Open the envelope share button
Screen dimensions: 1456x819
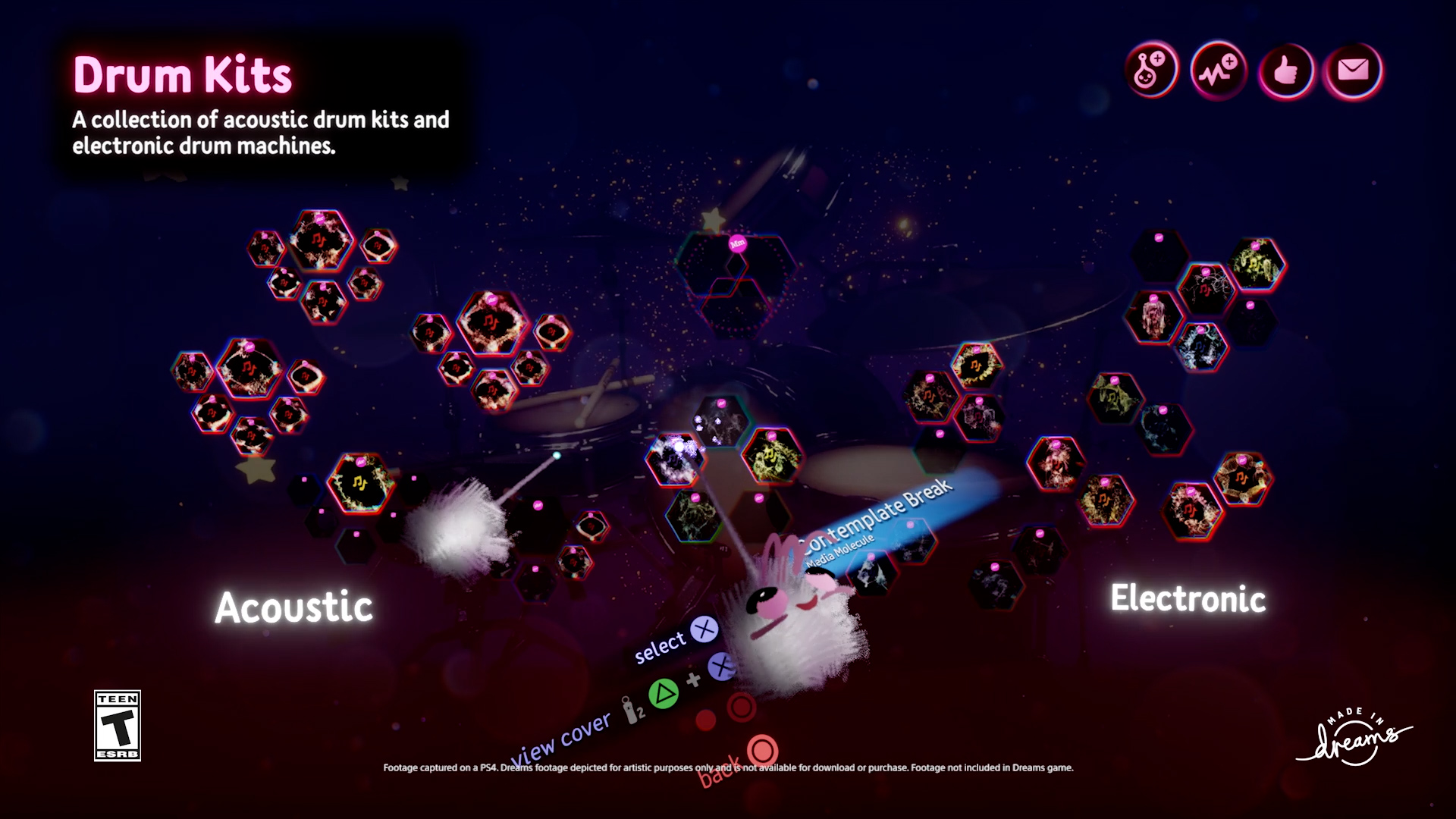tap(1353, 71)
